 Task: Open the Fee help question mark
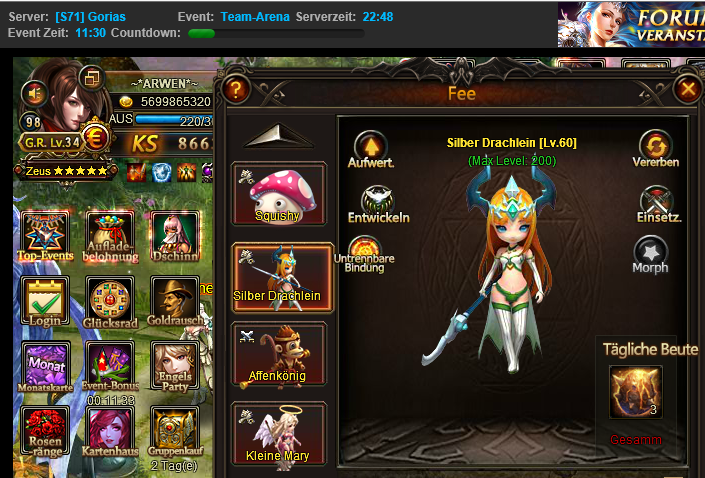click(236, 90)
